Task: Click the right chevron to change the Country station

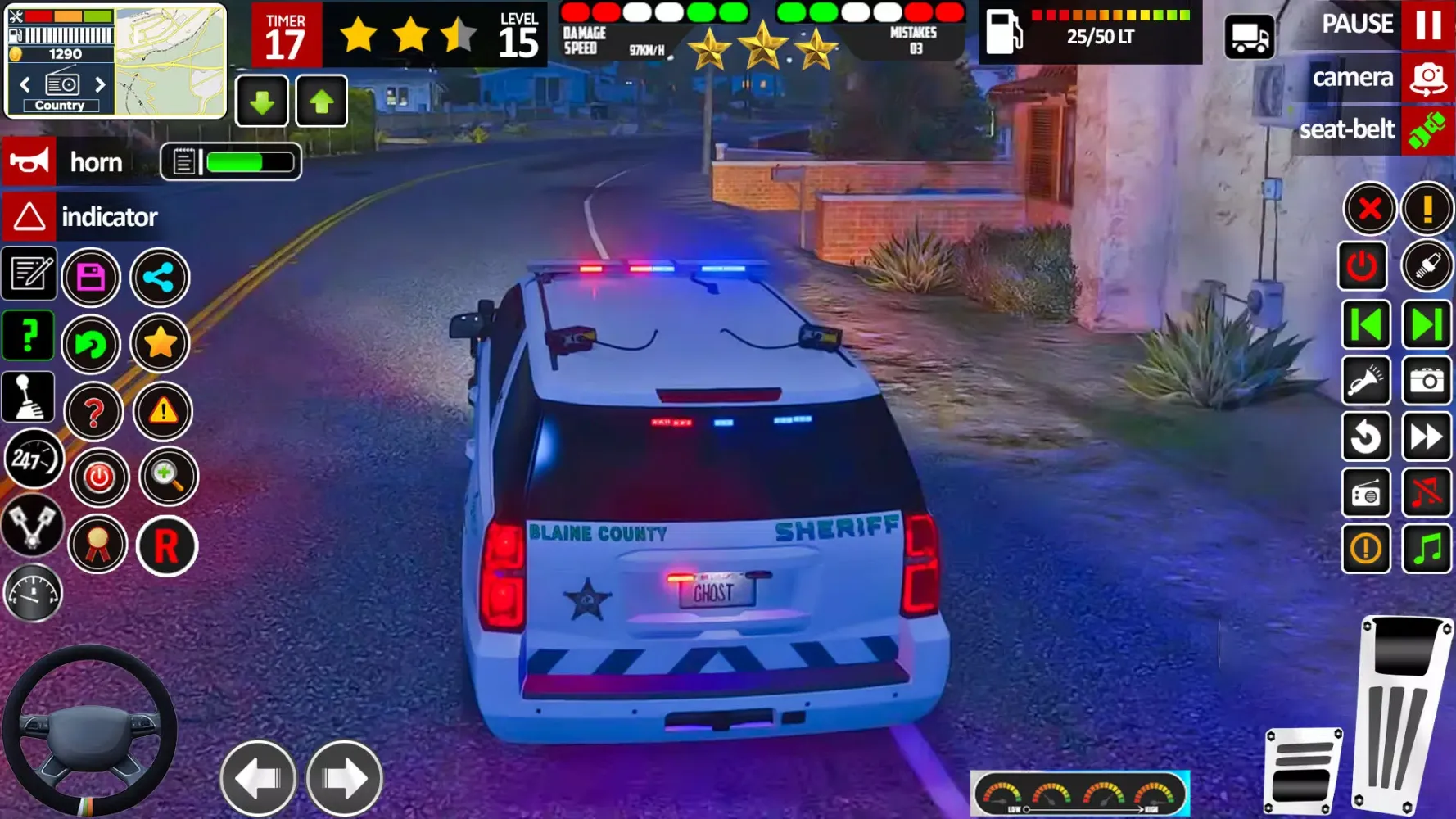Action: point(100,84)
